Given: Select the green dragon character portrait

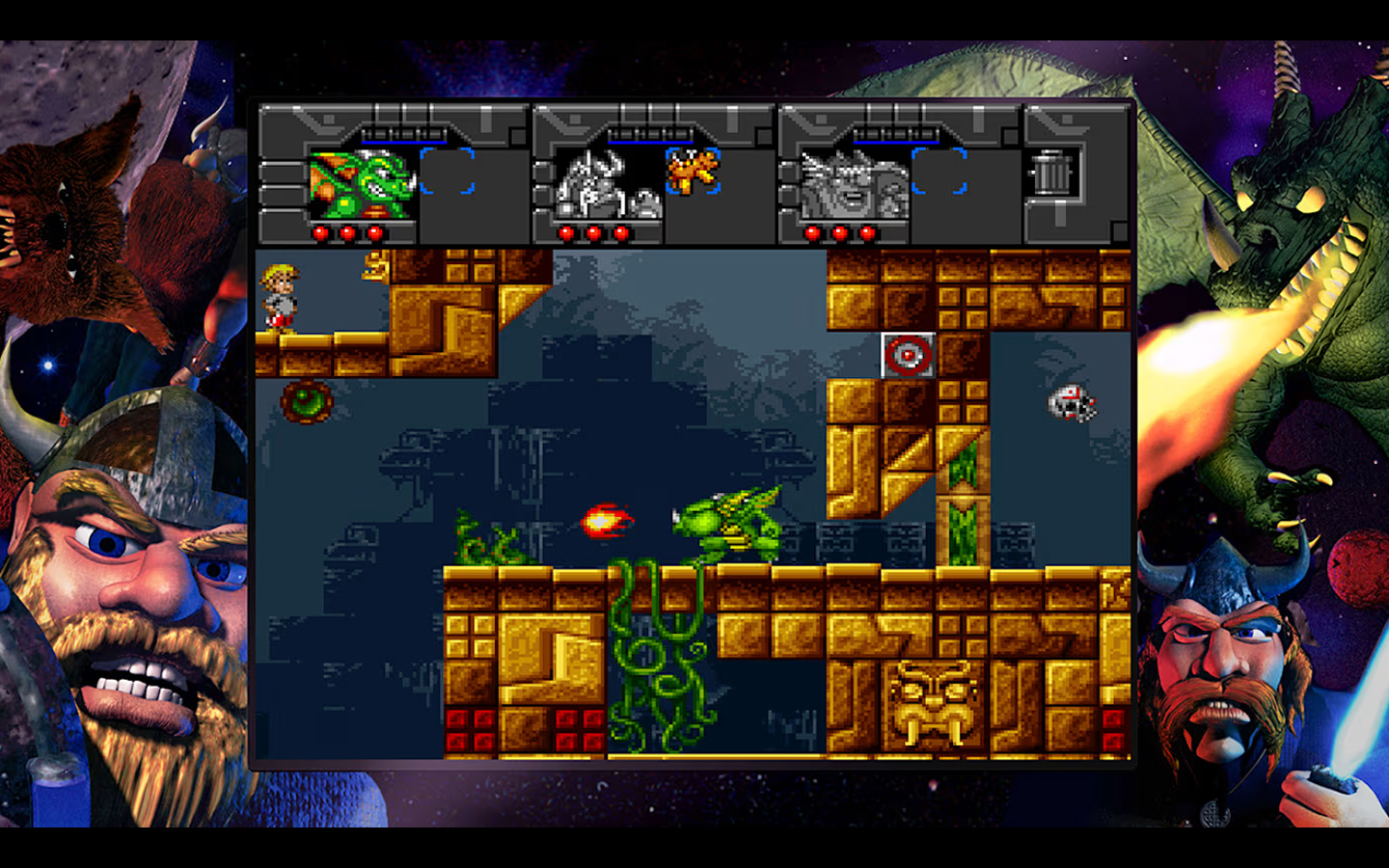Looking at the screenshot, I should pos(362,183).
